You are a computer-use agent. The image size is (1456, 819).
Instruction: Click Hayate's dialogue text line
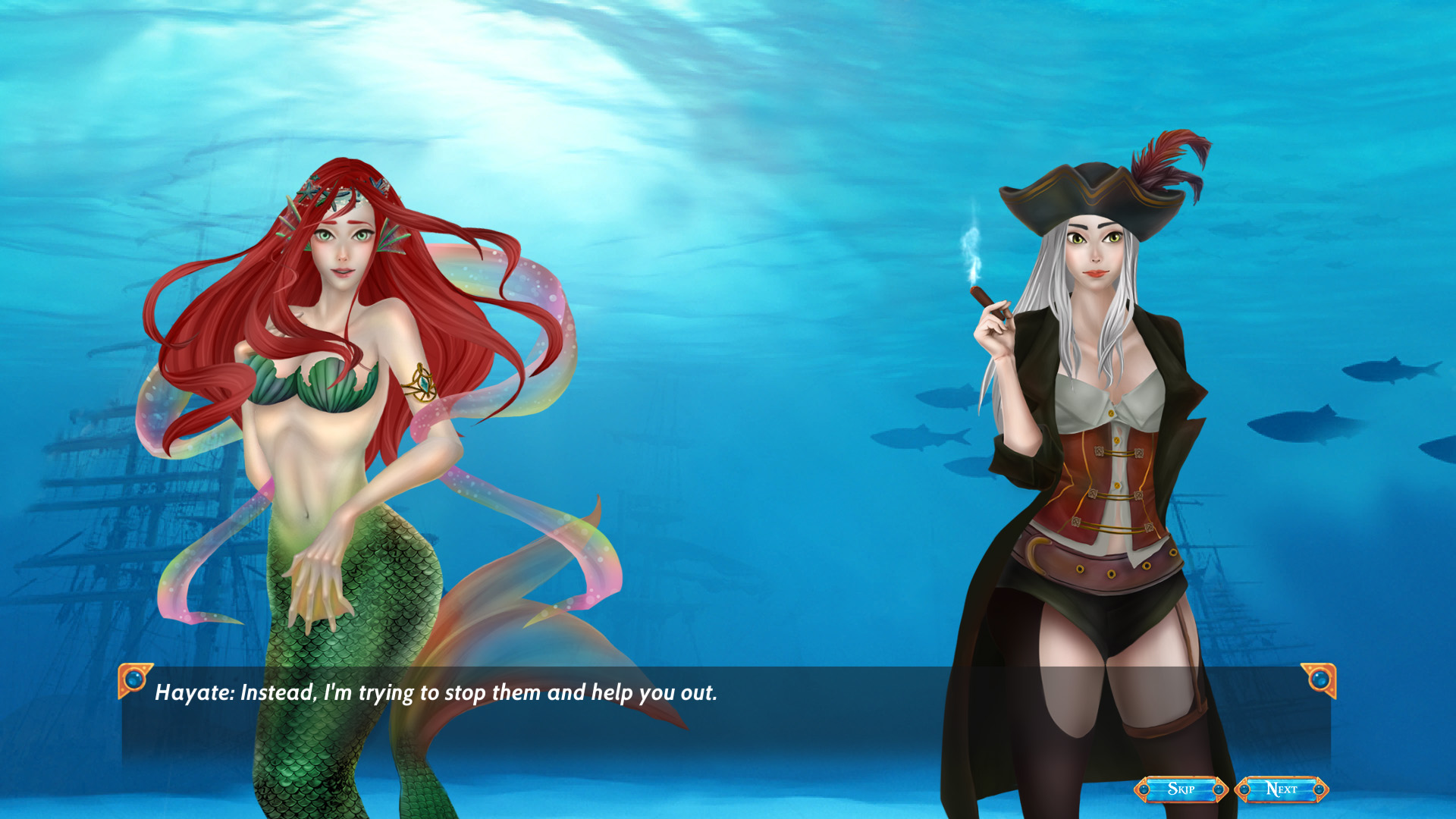[436, 692]
